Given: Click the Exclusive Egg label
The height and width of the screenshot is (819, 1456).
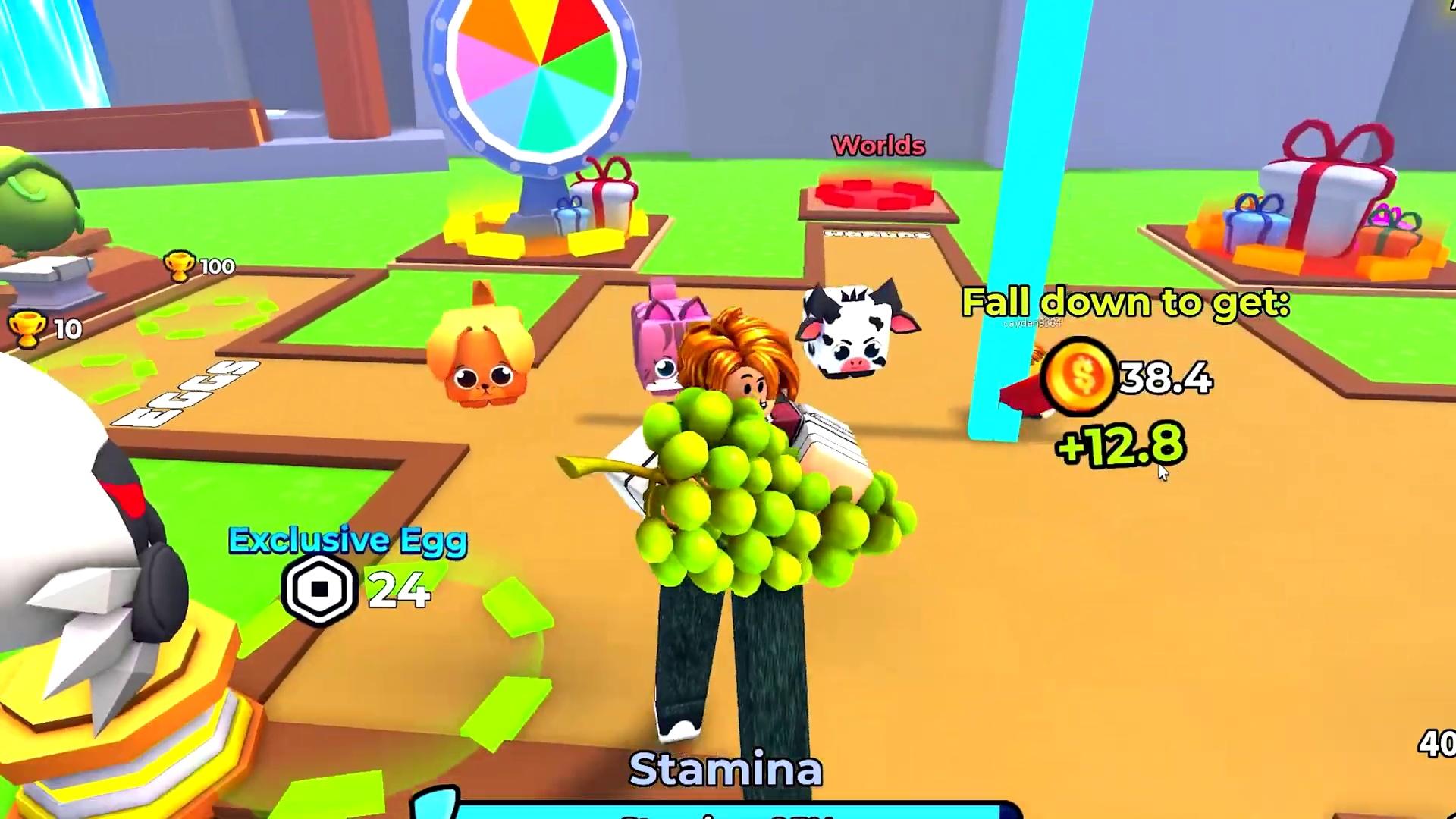Looking at the screenshot, I should 347,541.
